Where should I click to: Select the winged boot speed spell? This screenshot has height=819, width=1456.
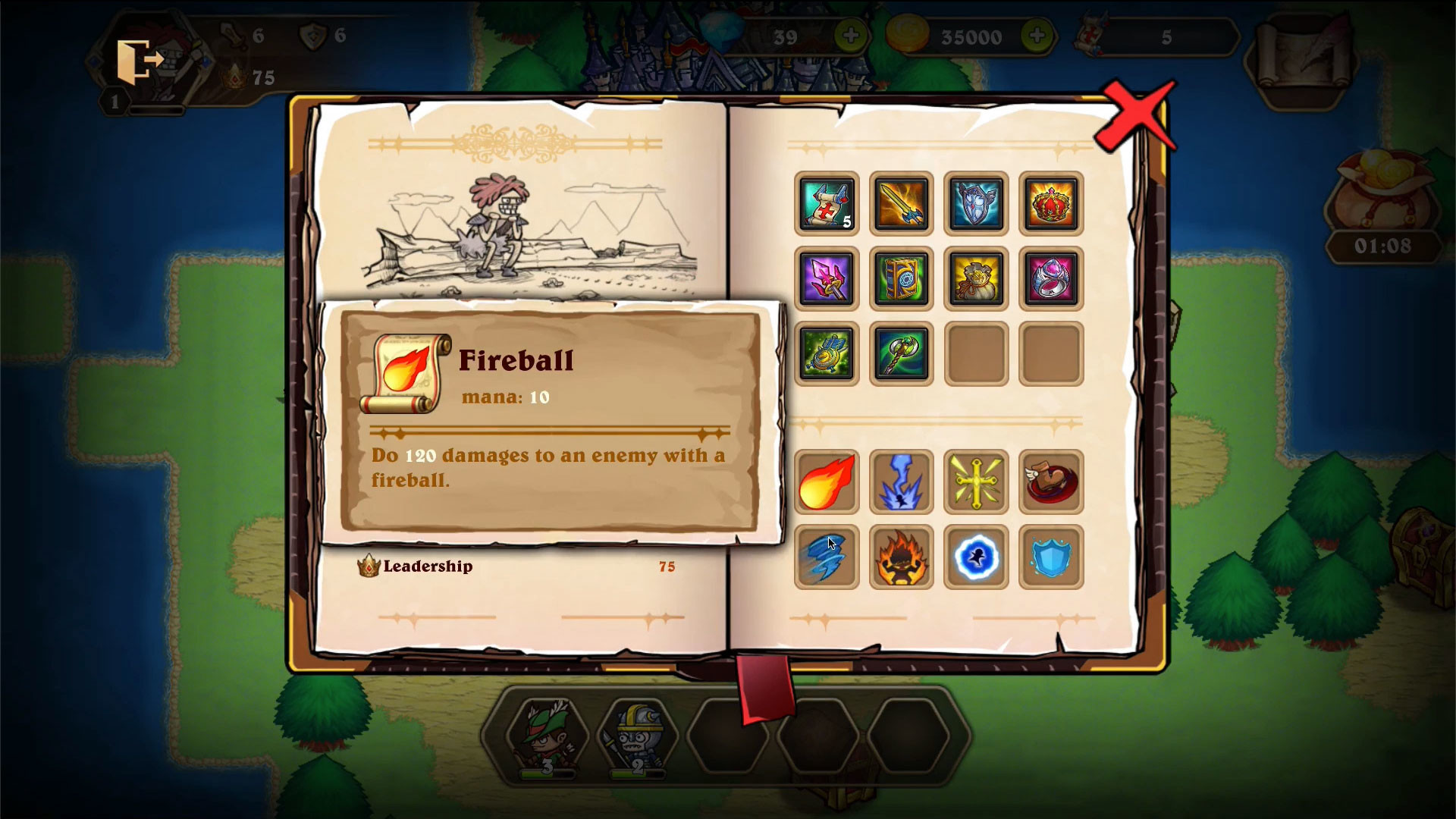click(x=1051, y=482)
